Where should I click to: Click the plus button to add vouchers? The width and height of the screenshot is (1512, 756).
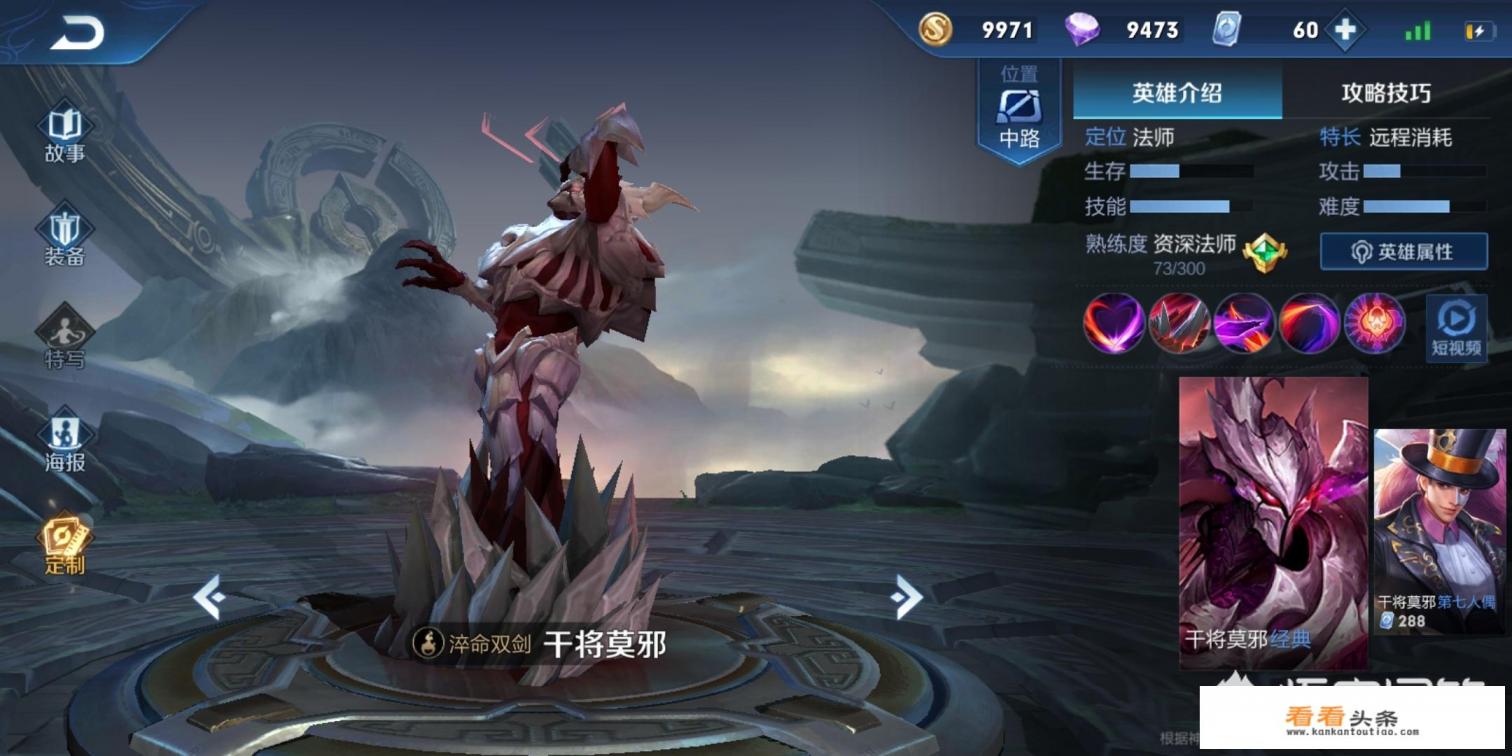(1345, 30)
